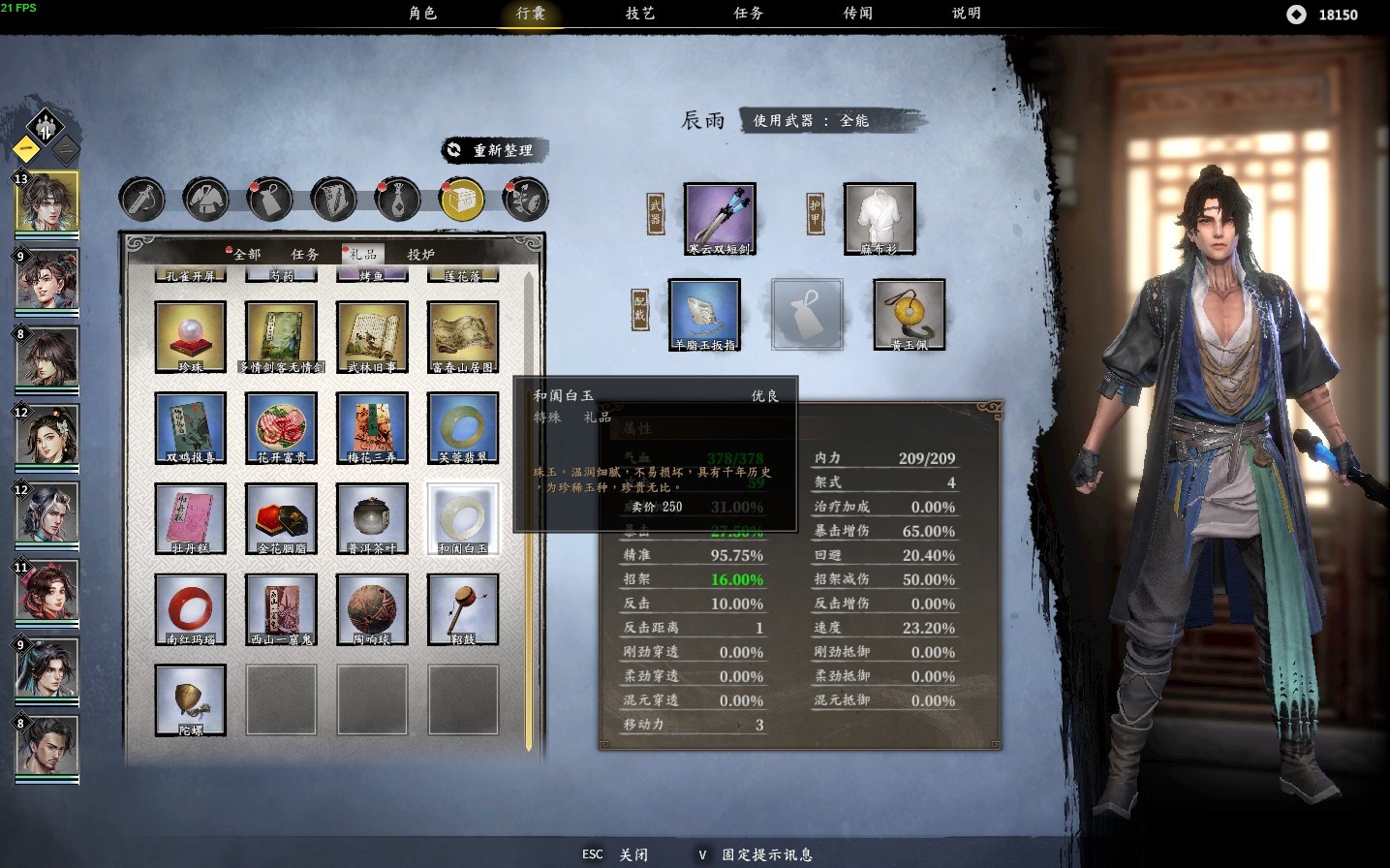This screenshot has width=1390, height=868.
Task: Click the 重新整理 sort button
Action: (x=494, y=150)
